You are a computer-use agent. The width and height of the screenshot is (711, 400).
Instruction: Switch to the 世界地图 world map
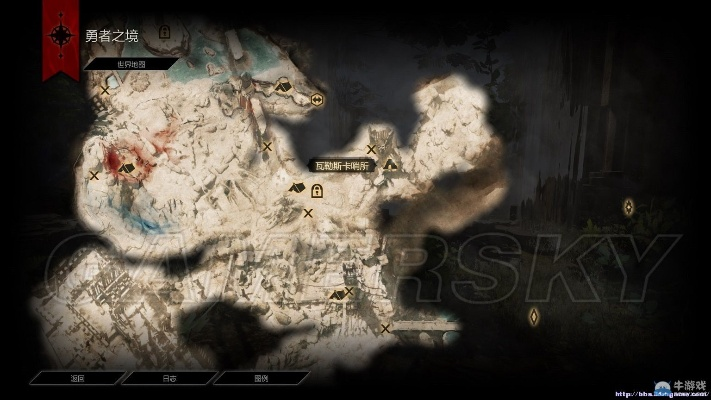click(x=131, y=64)
